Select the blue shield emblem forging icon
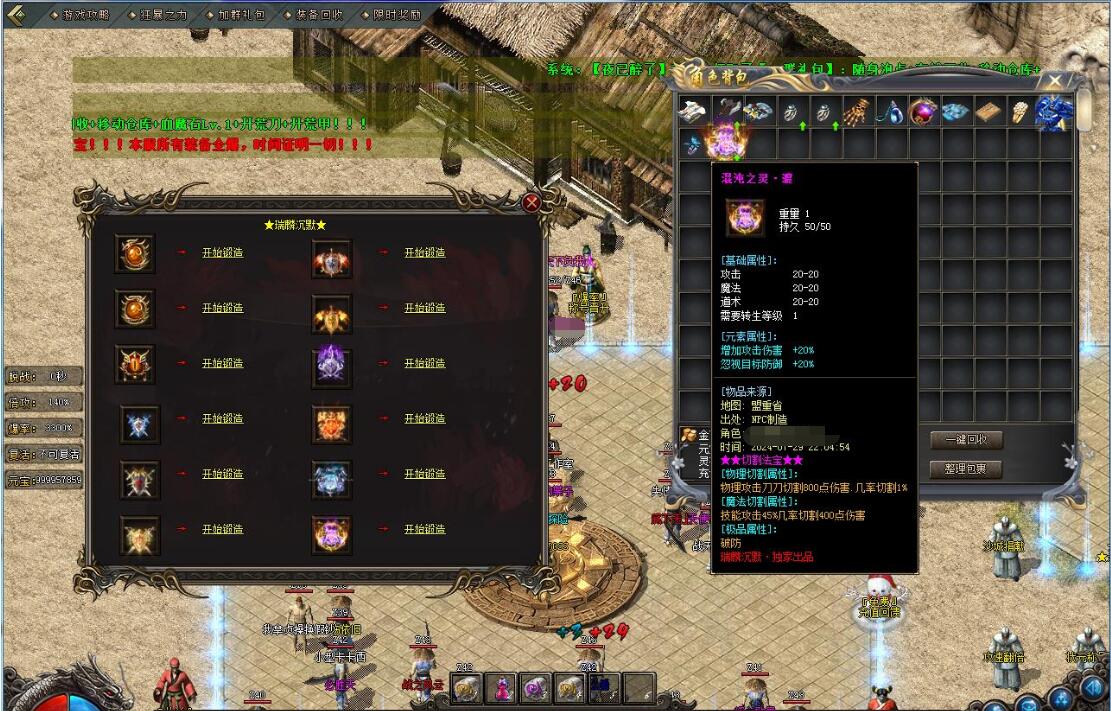This screenshot has width=1111, height=711. coord(138,424)
